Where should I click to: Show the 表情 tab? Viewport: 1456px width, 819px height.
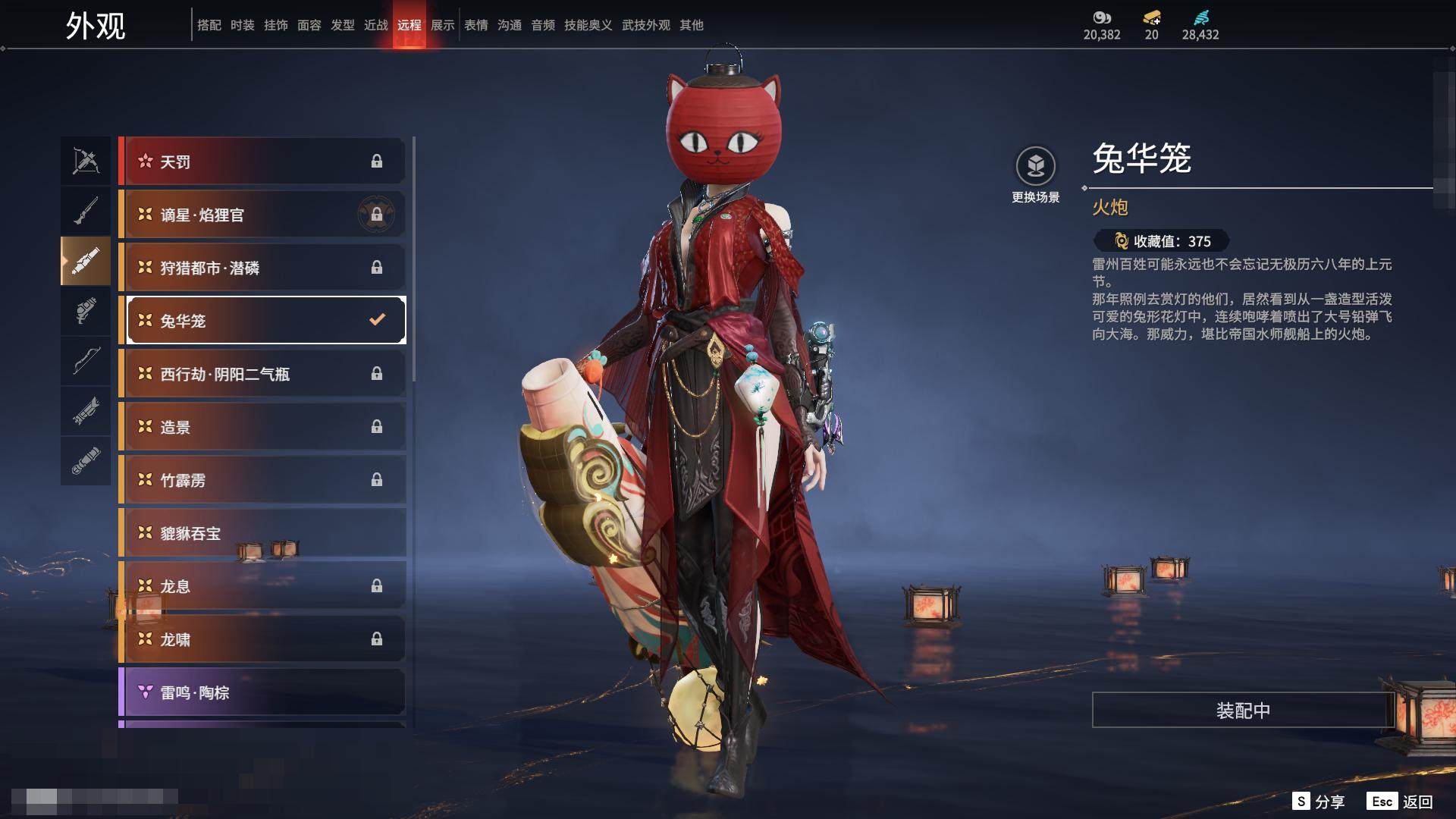(475, 25)
